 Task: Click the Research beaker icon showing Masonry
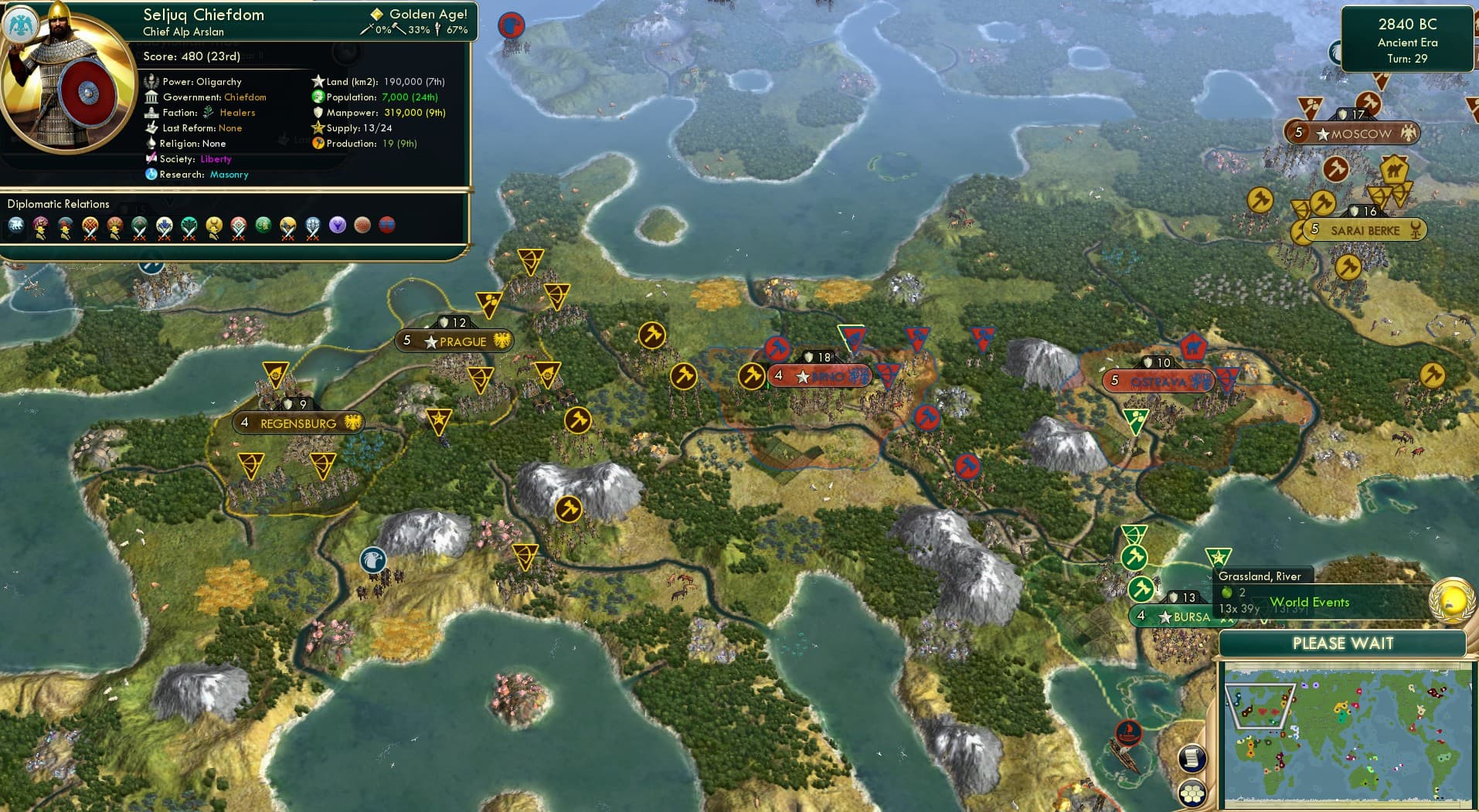tap(152, 175)
